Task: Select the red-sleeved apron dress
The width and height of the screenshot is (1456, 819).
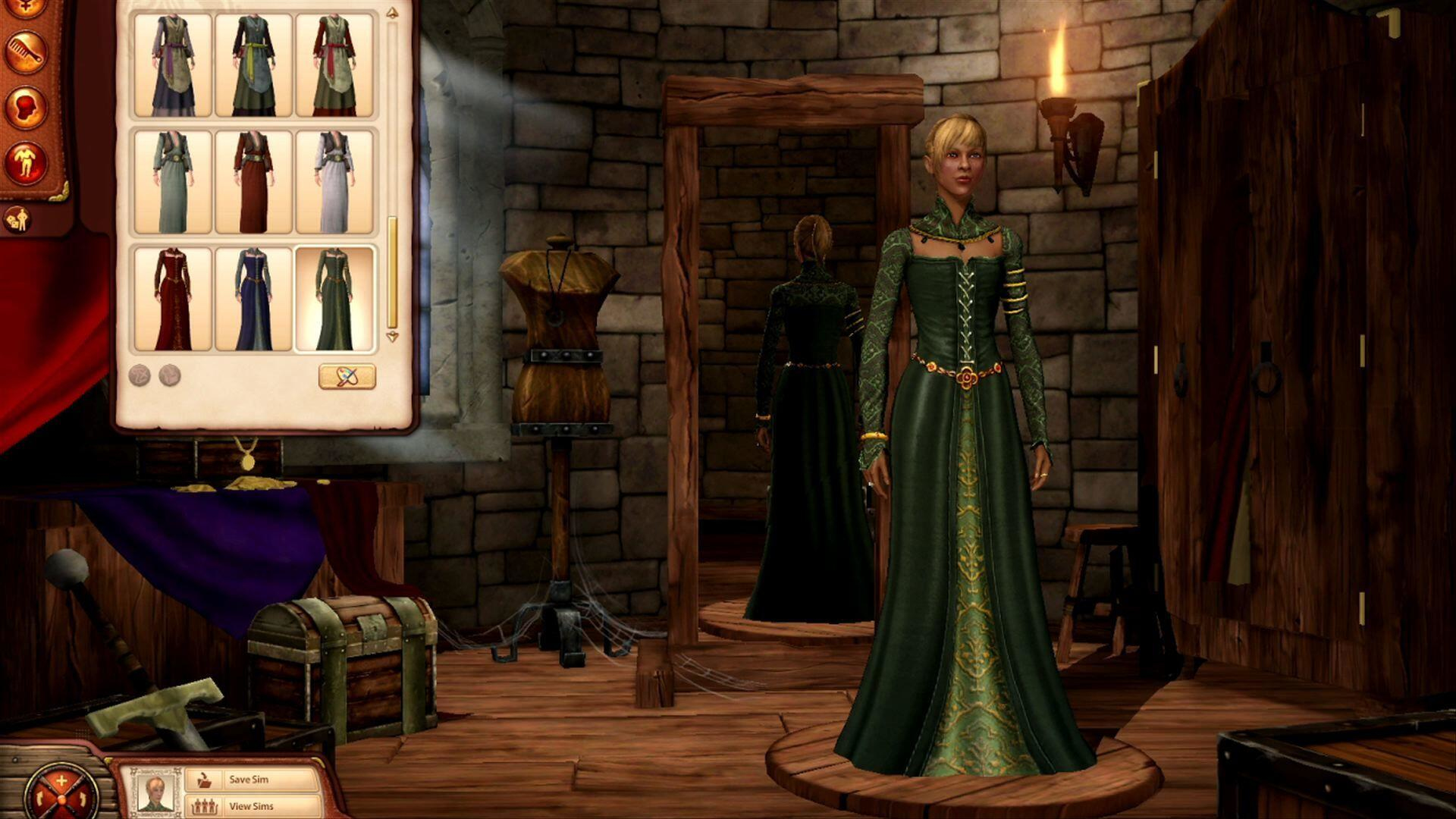Action: tap(334, 65)
